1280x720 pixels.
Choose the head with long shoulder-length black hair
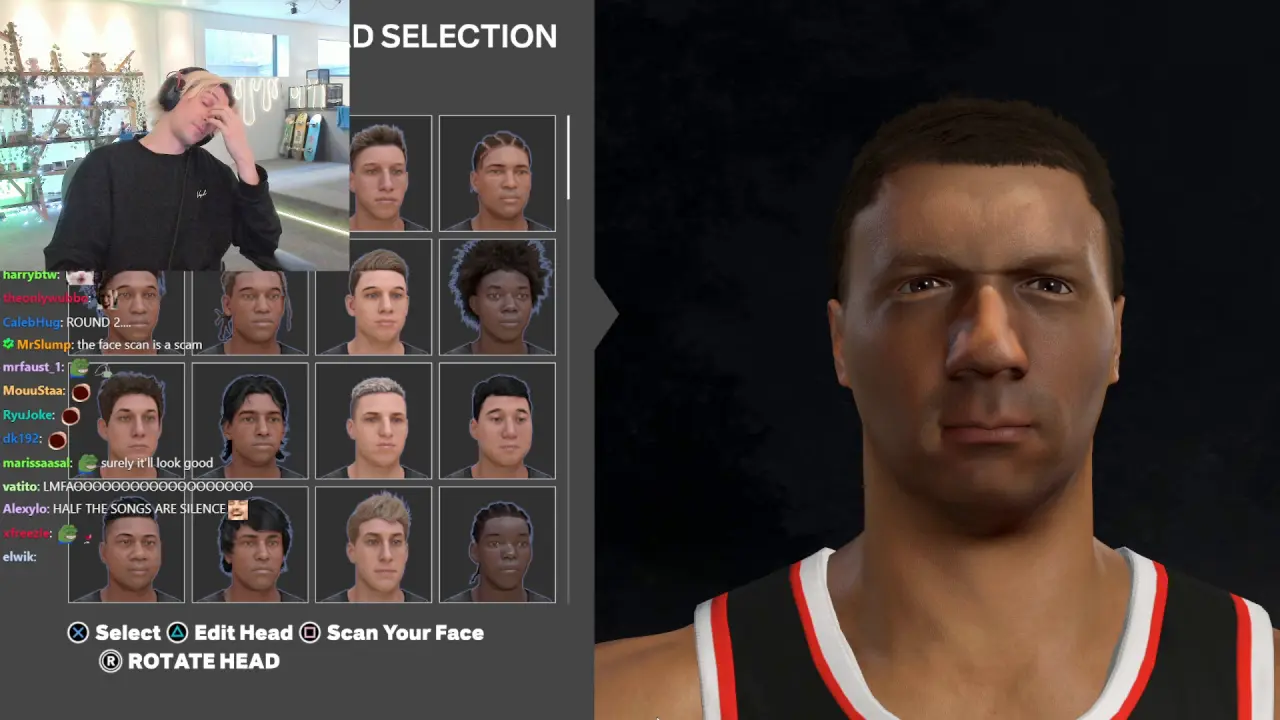click(250, 421)
